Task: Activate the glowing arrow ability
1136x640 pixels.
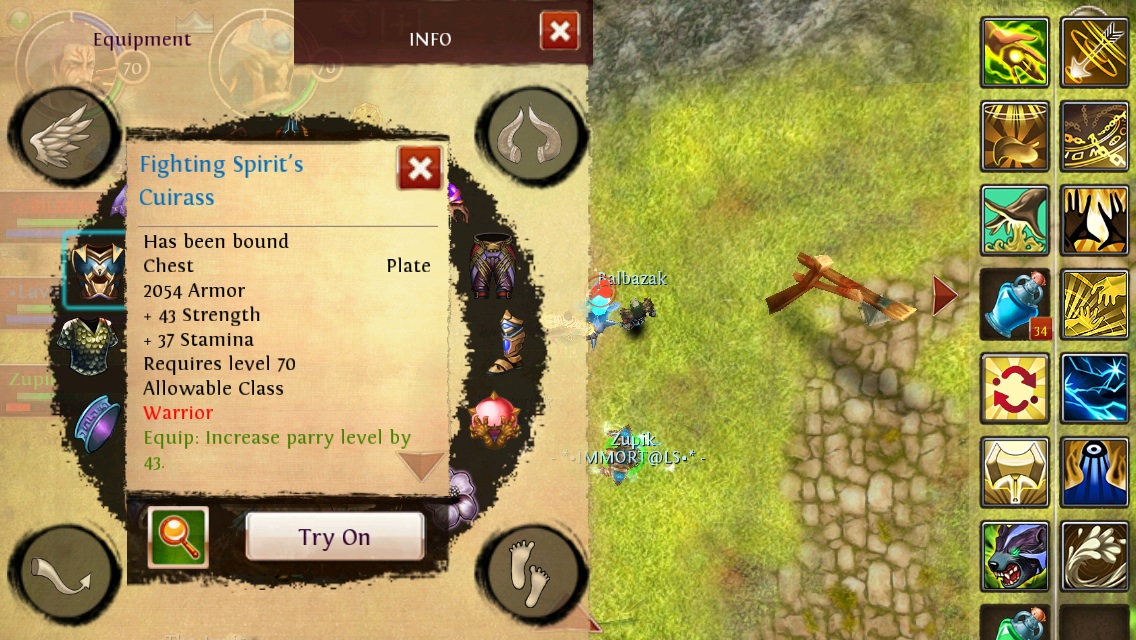Action: tap(1096, 52)
